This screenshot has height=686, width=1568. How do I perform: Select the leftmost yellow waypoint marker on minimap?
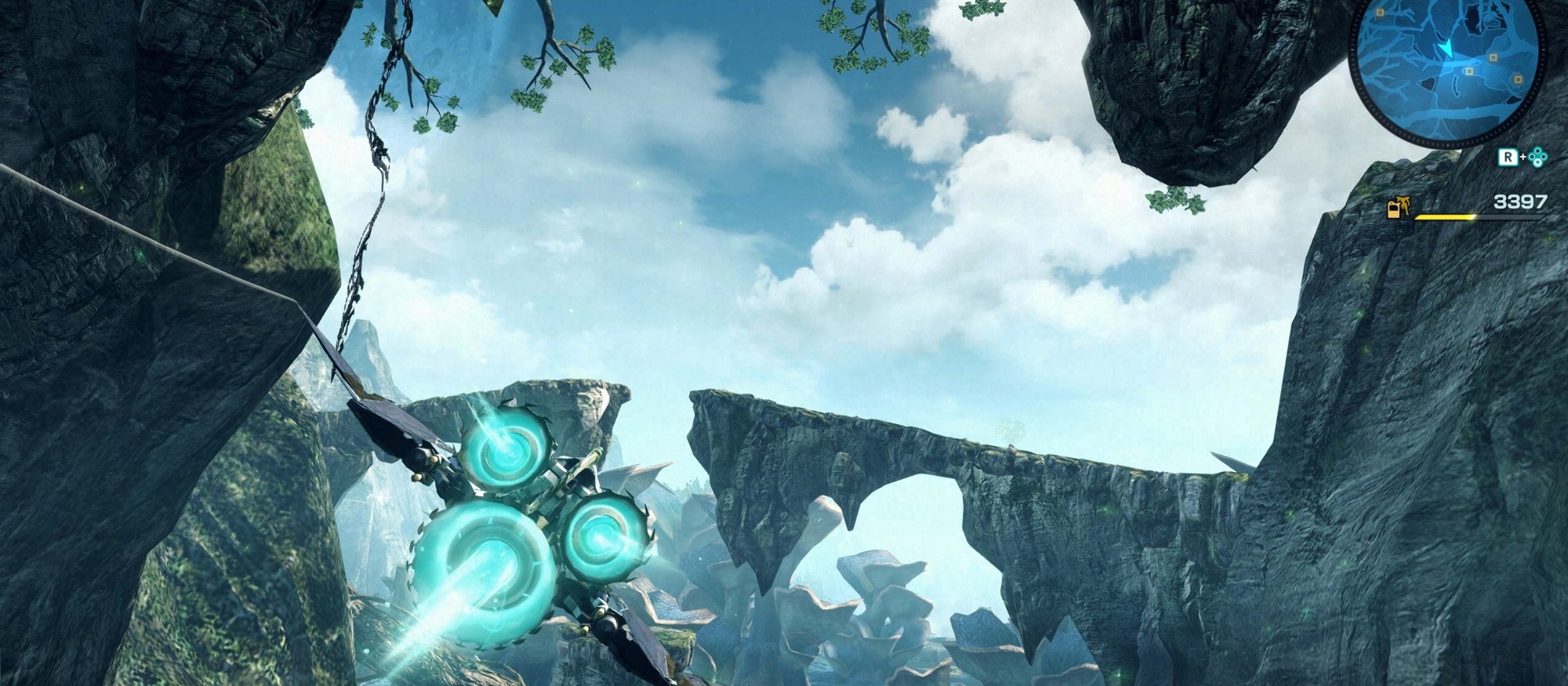point(1381,12)
